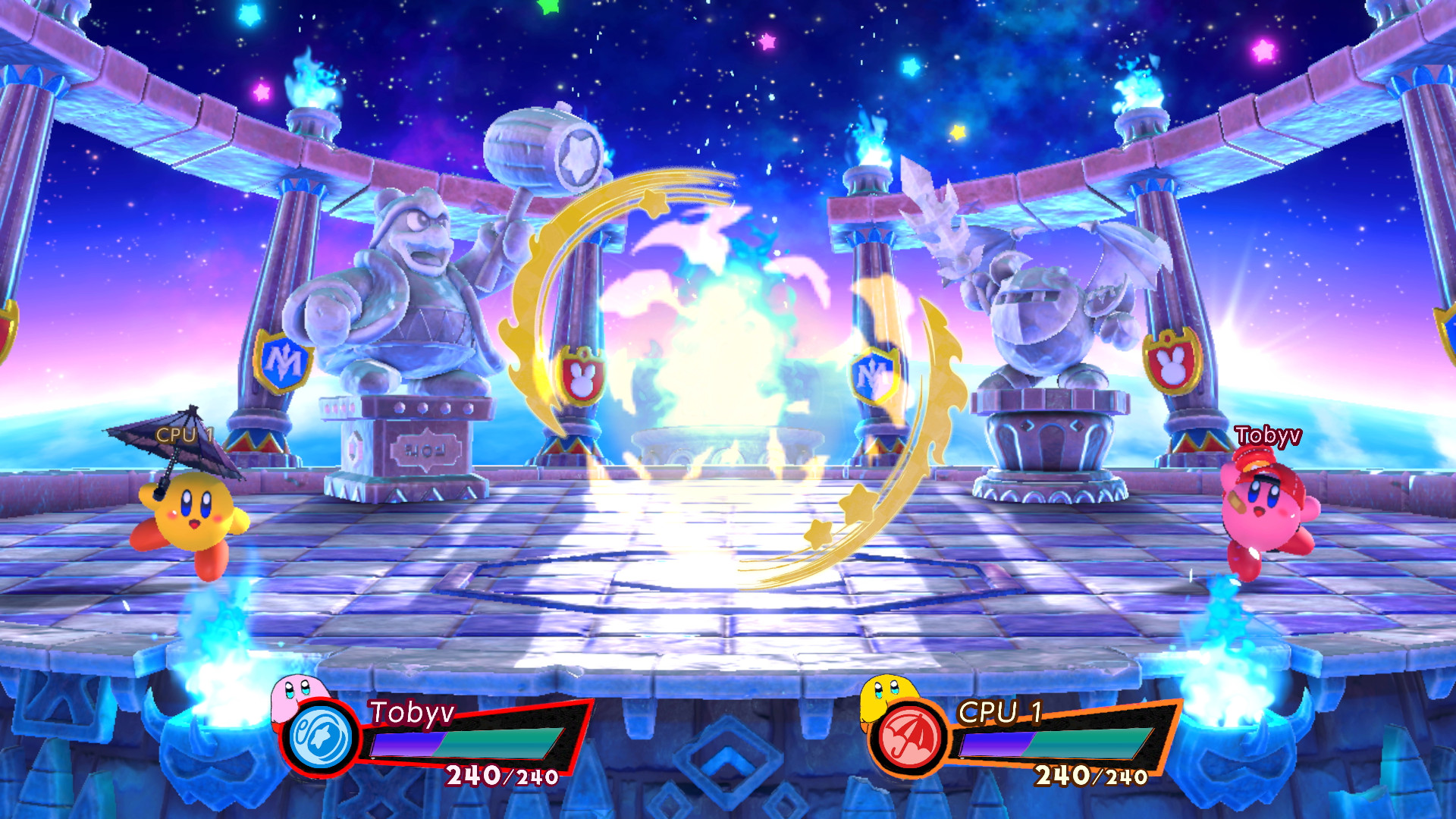Click the CPU 1 name label above yellow Kirby
The width and height of the screenshot is (1456, 819).
[x=184, y=433]
